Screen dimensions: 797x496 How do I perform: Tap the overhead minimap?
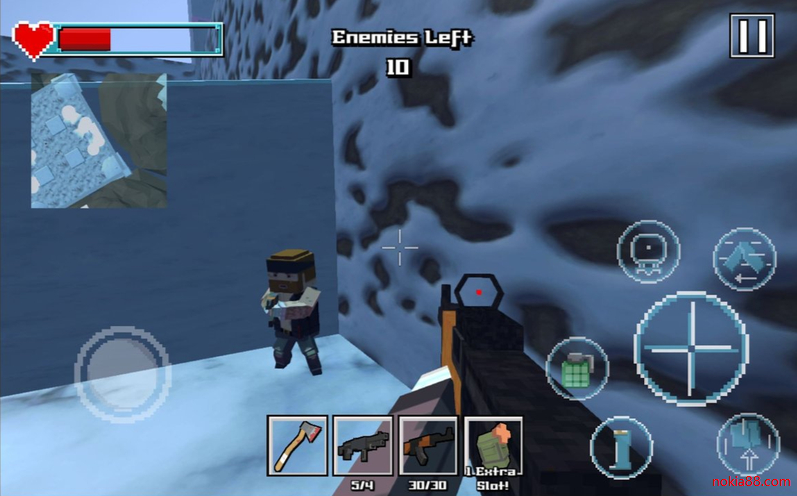coord(98,141)
